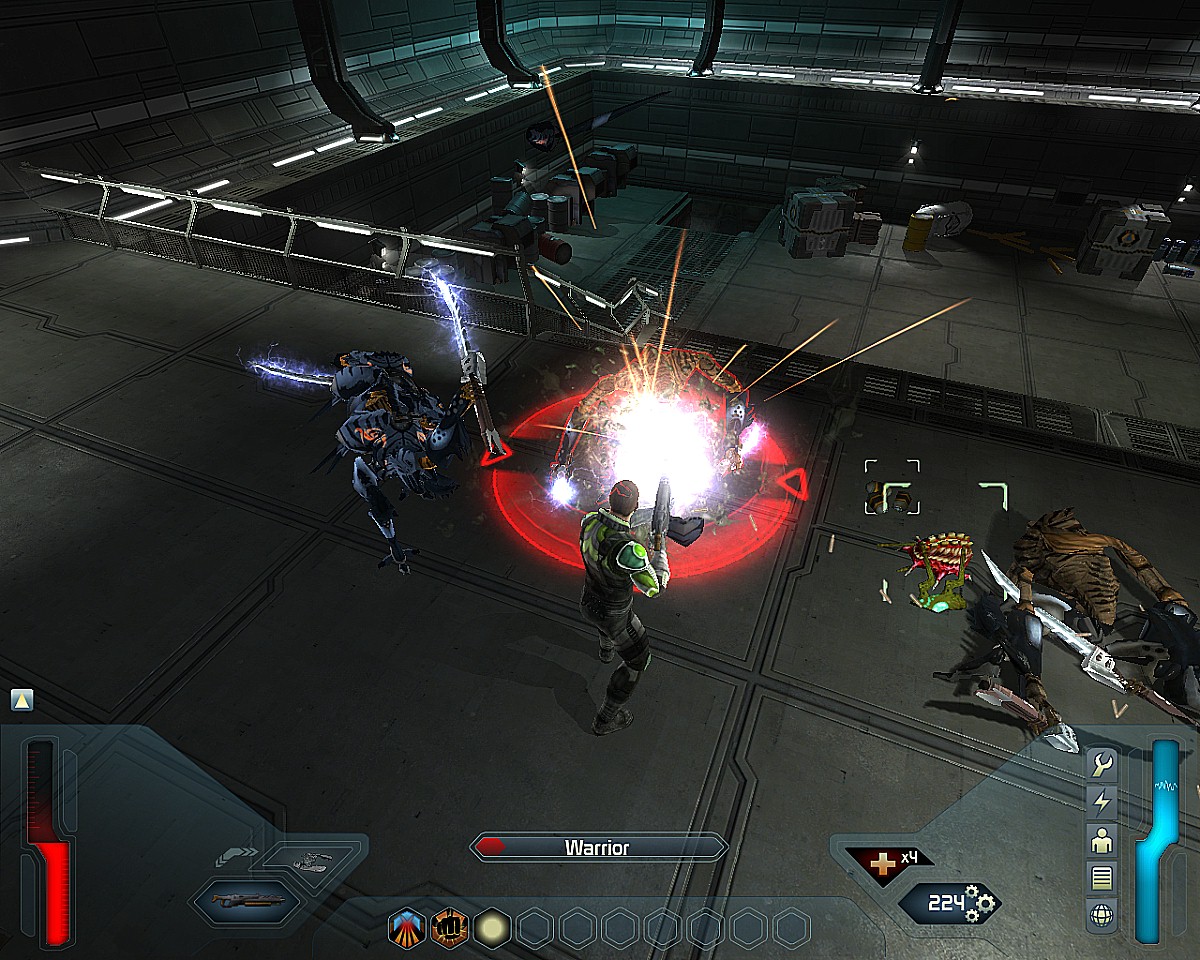The height and width of the screenshot is (960, 1200).
Task: Activate the fist melee ability
Action: pyautogui.click(x=449, y=929)
